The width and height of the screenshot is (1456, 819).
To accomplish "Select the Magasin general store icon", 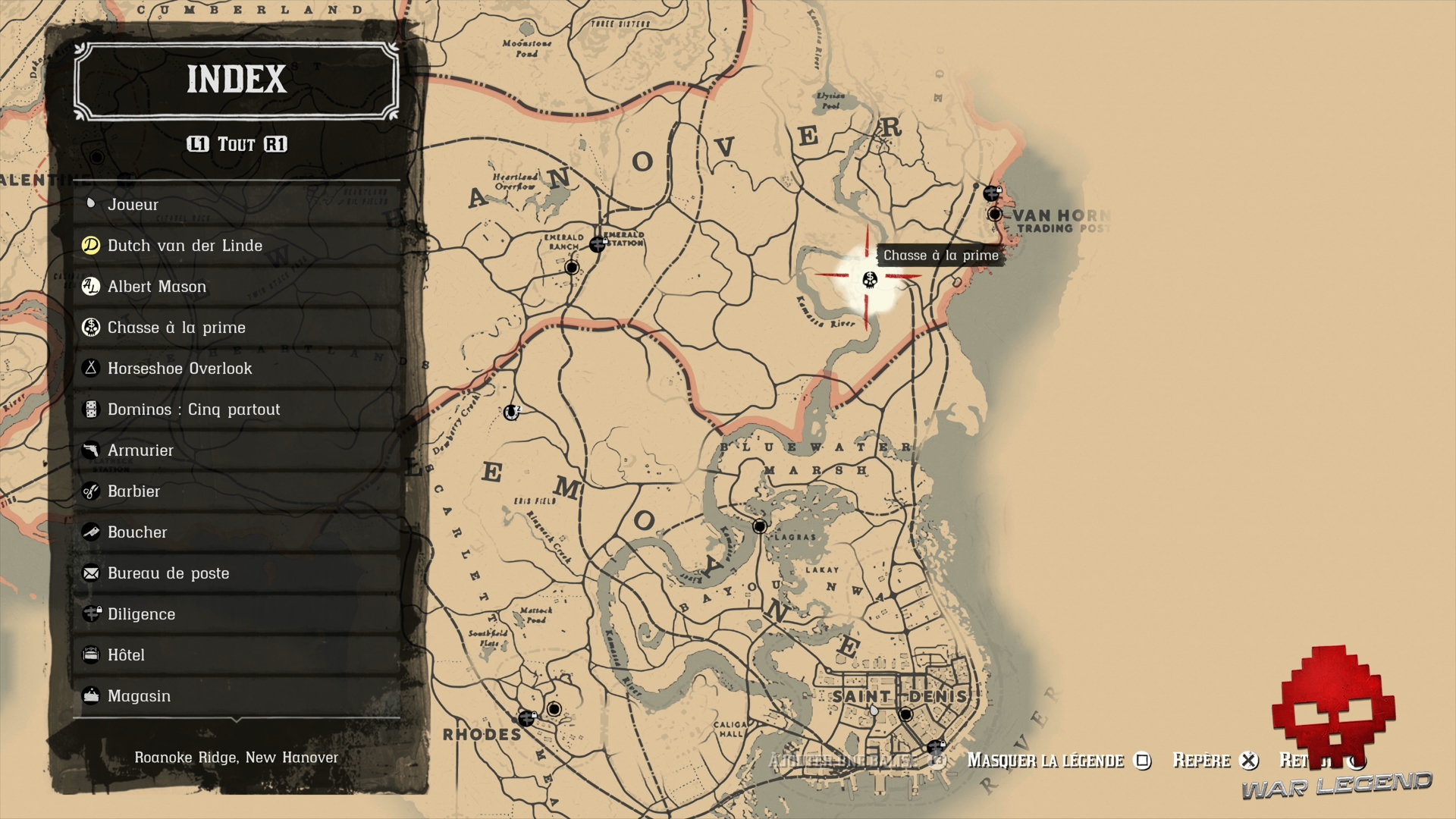I will click(91, 695).
